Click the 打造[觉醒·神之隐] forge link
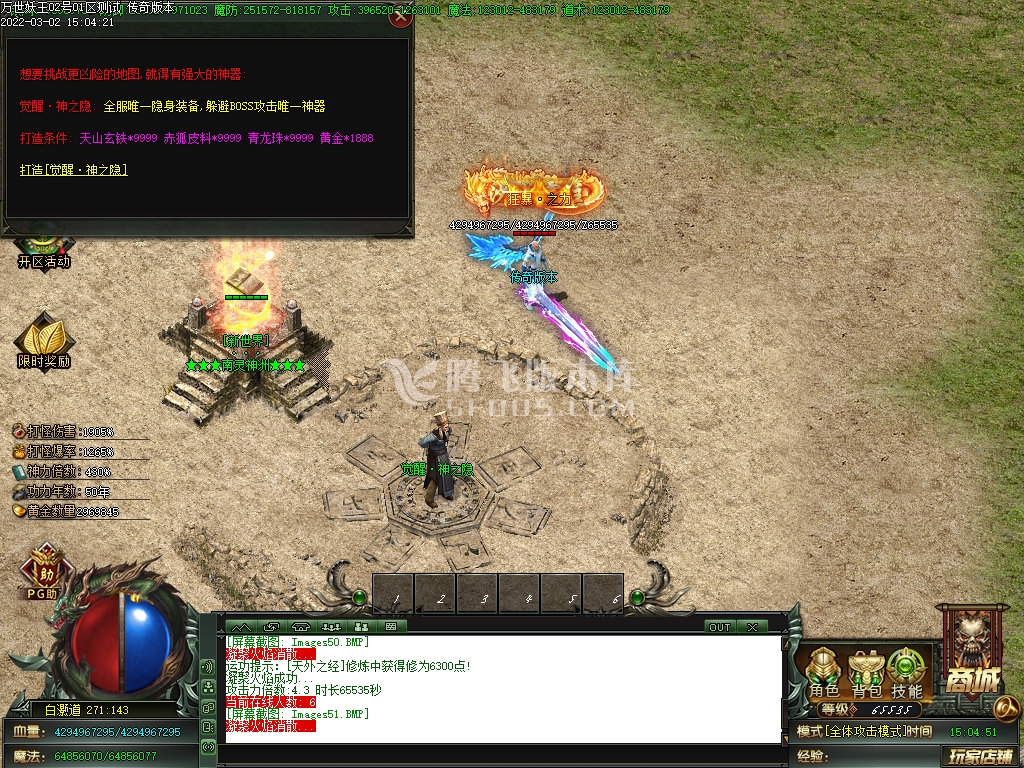This screenshot has width=1024, height=768. pyautogui.click(x=74, y=170)
